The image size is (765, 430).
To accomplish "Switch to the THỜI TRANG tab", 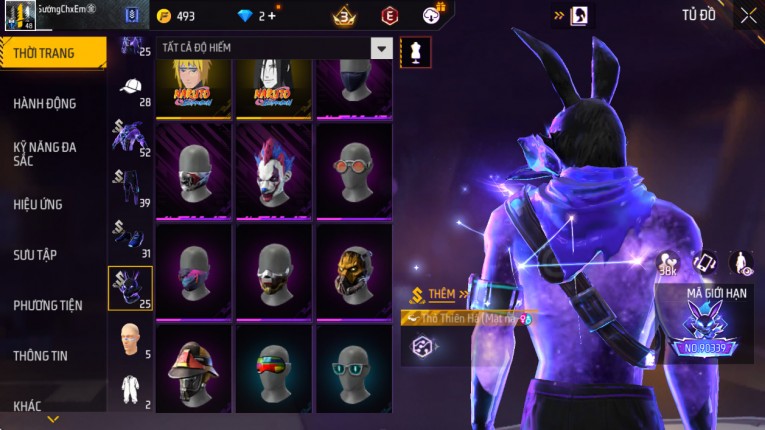I will pos(50,53).
